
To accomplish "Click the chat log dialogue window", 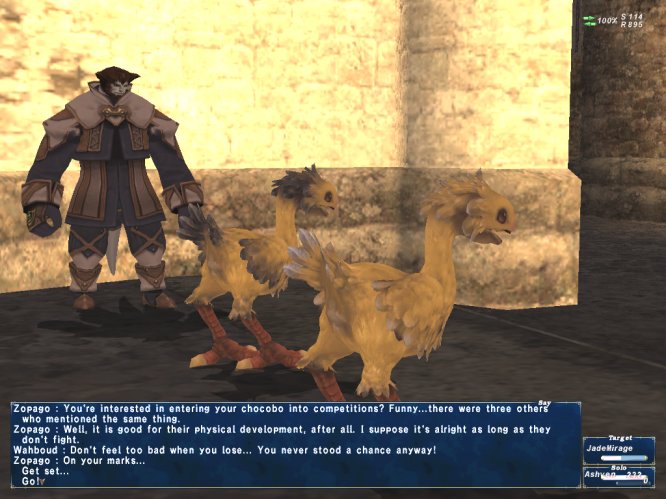I will coord(295,444).
